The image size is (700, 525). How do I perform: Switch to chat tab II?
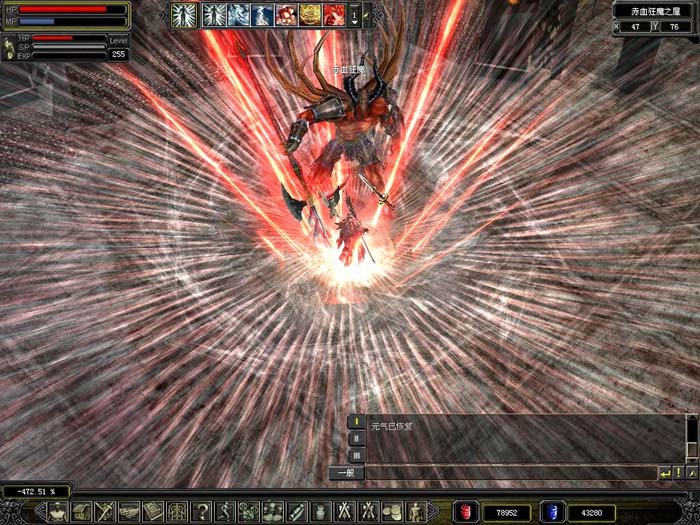pos(356,439)
